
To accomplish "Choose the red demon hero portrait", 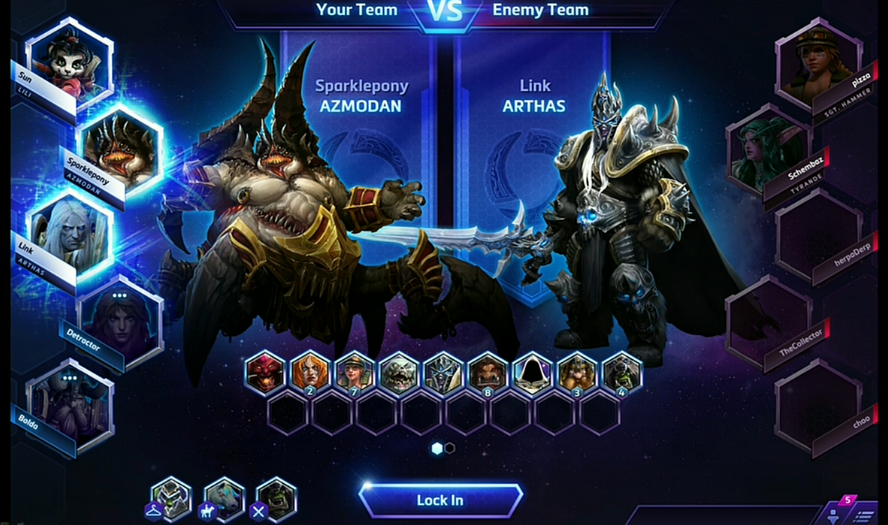I will (266, 372).
